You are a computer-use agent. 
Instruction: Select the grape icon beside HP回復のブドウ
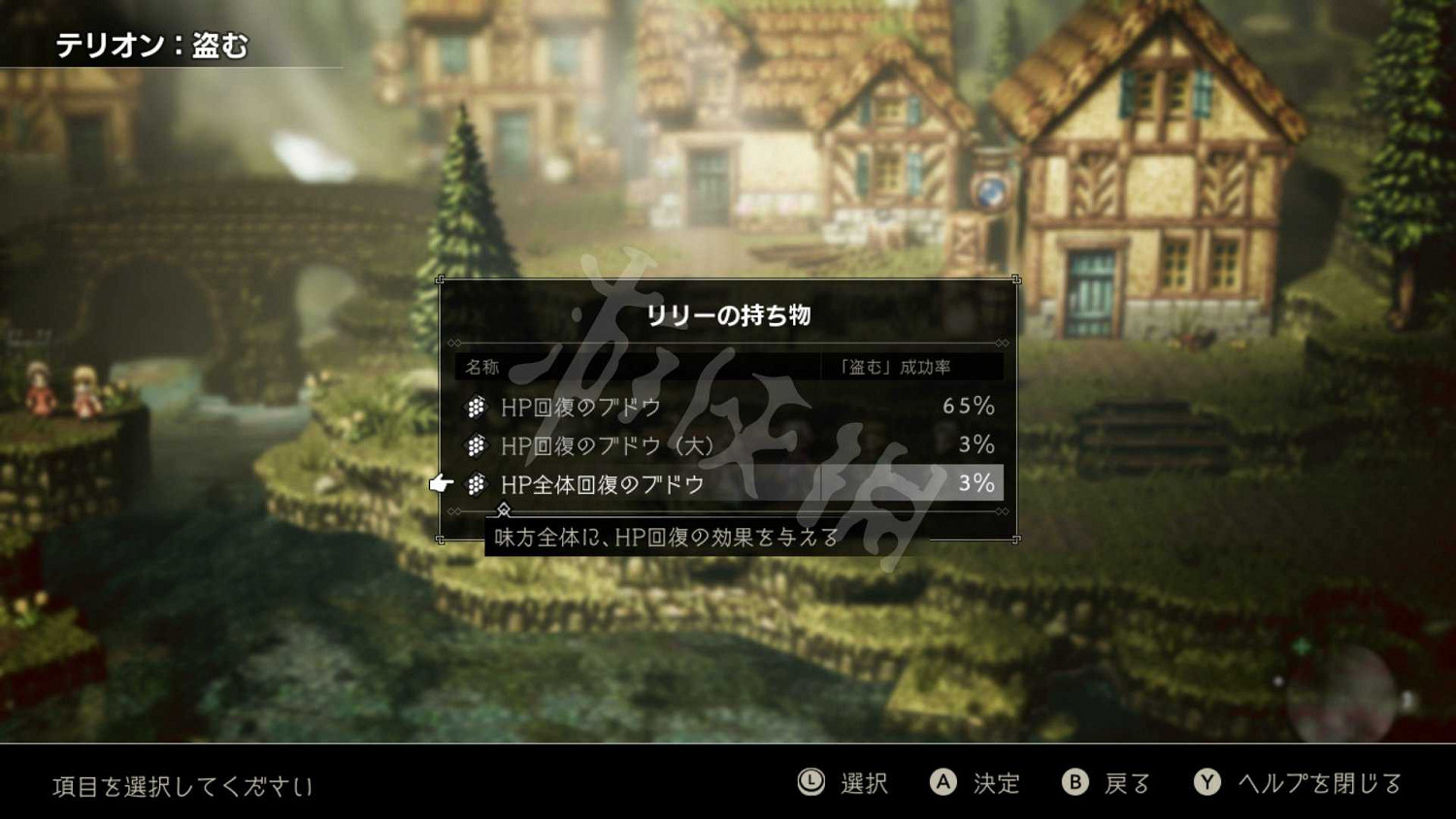(x=477, y=407)
